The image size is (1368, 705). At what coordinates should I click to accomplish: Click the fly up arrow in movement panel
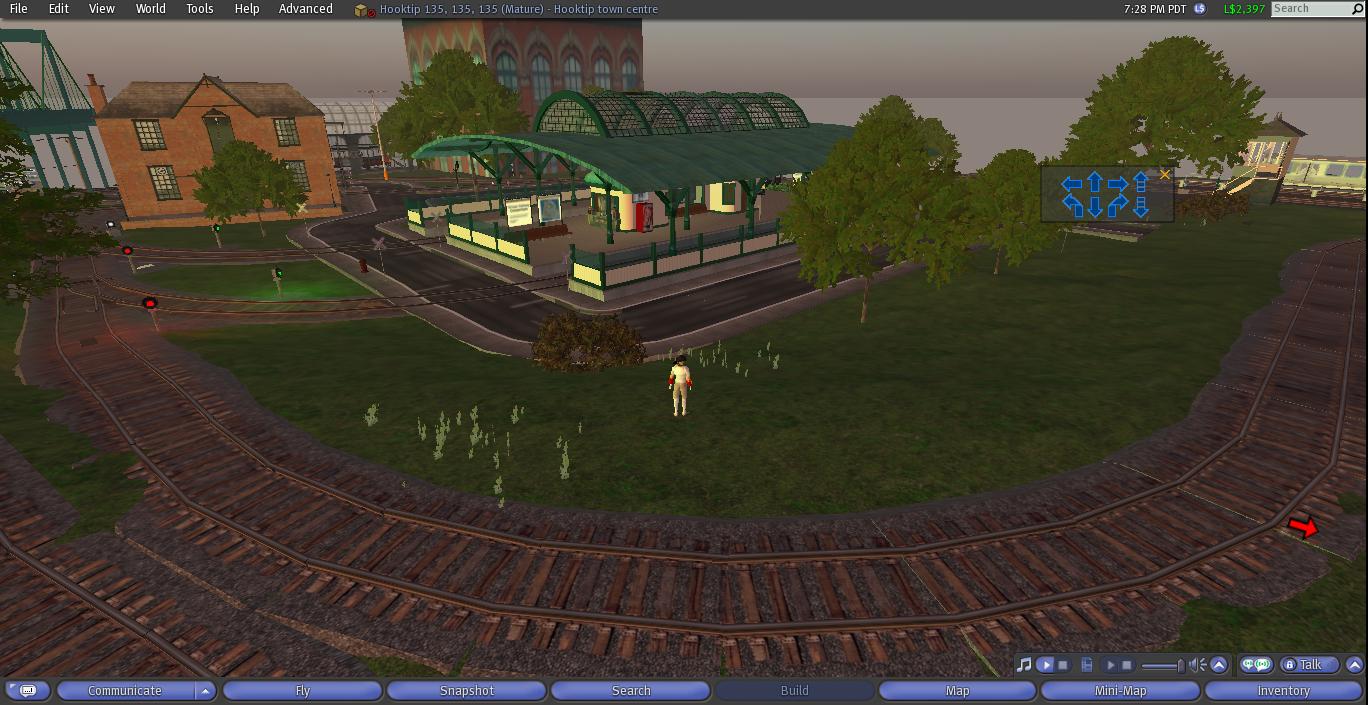coord(1141,183)
